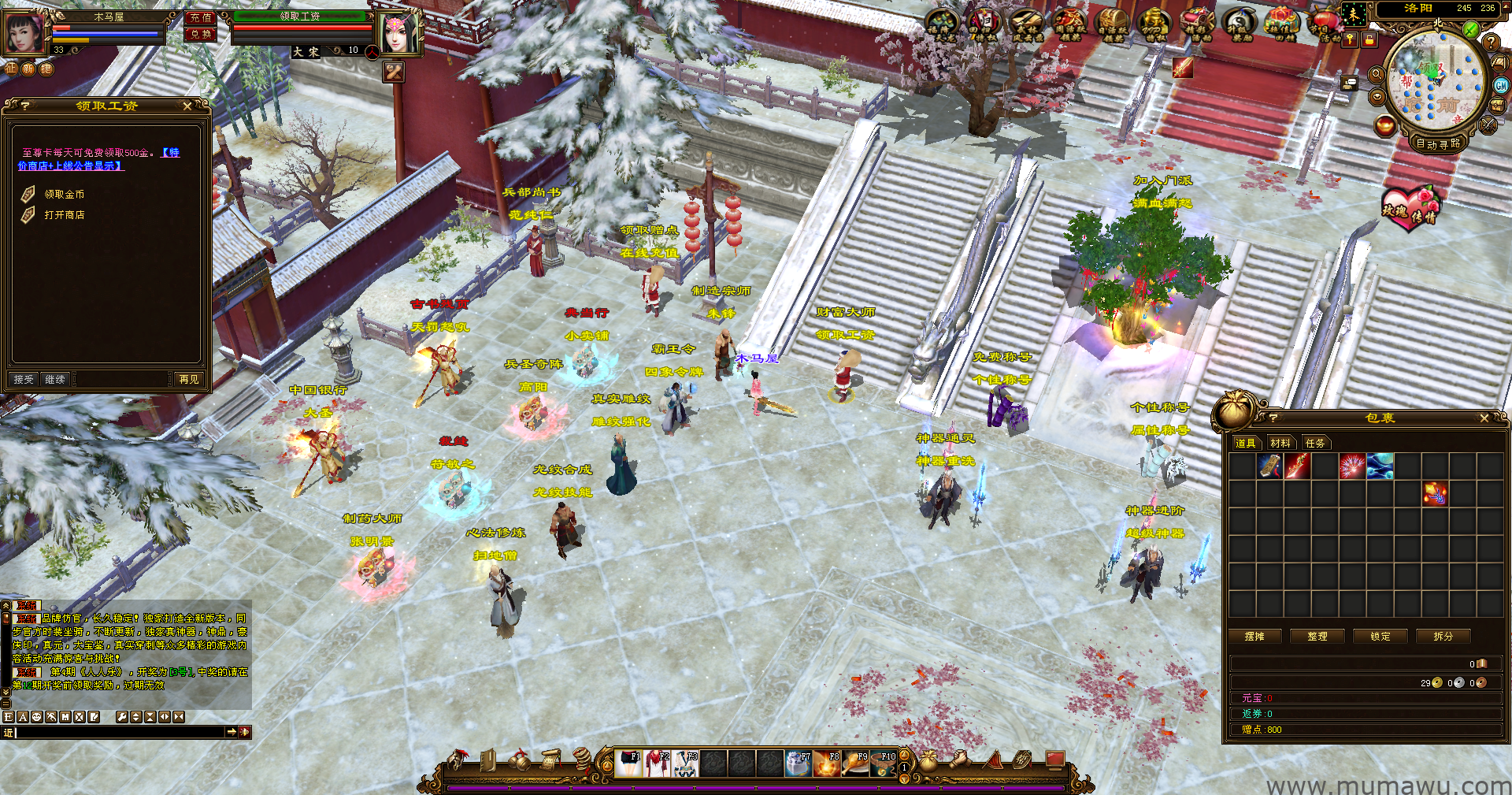Click the 锁定 lock button in the bag
This screenshot has width=1512, height=795.
1380,637
